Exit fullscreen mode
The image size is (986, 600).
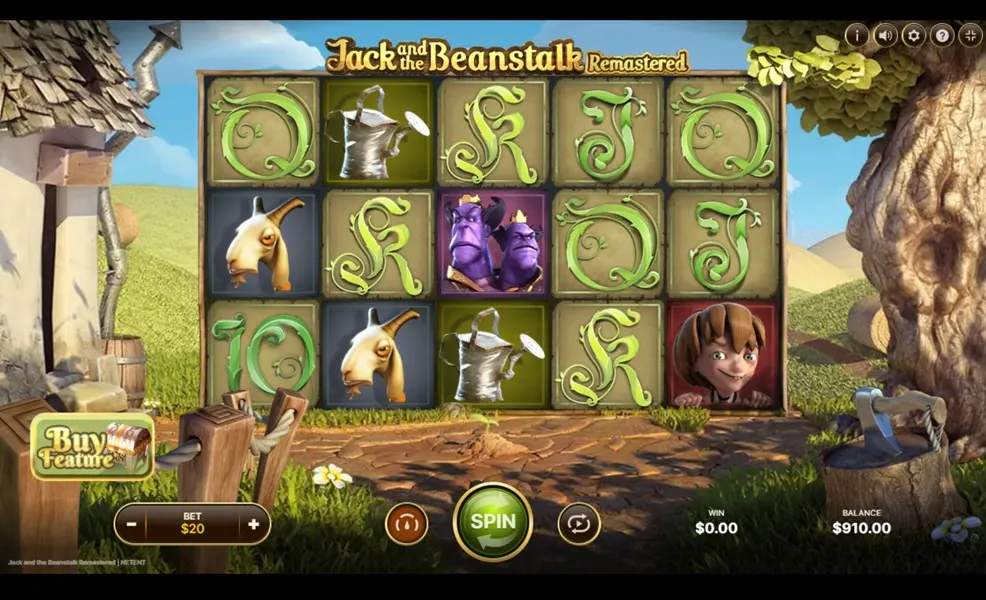point(969,35)
